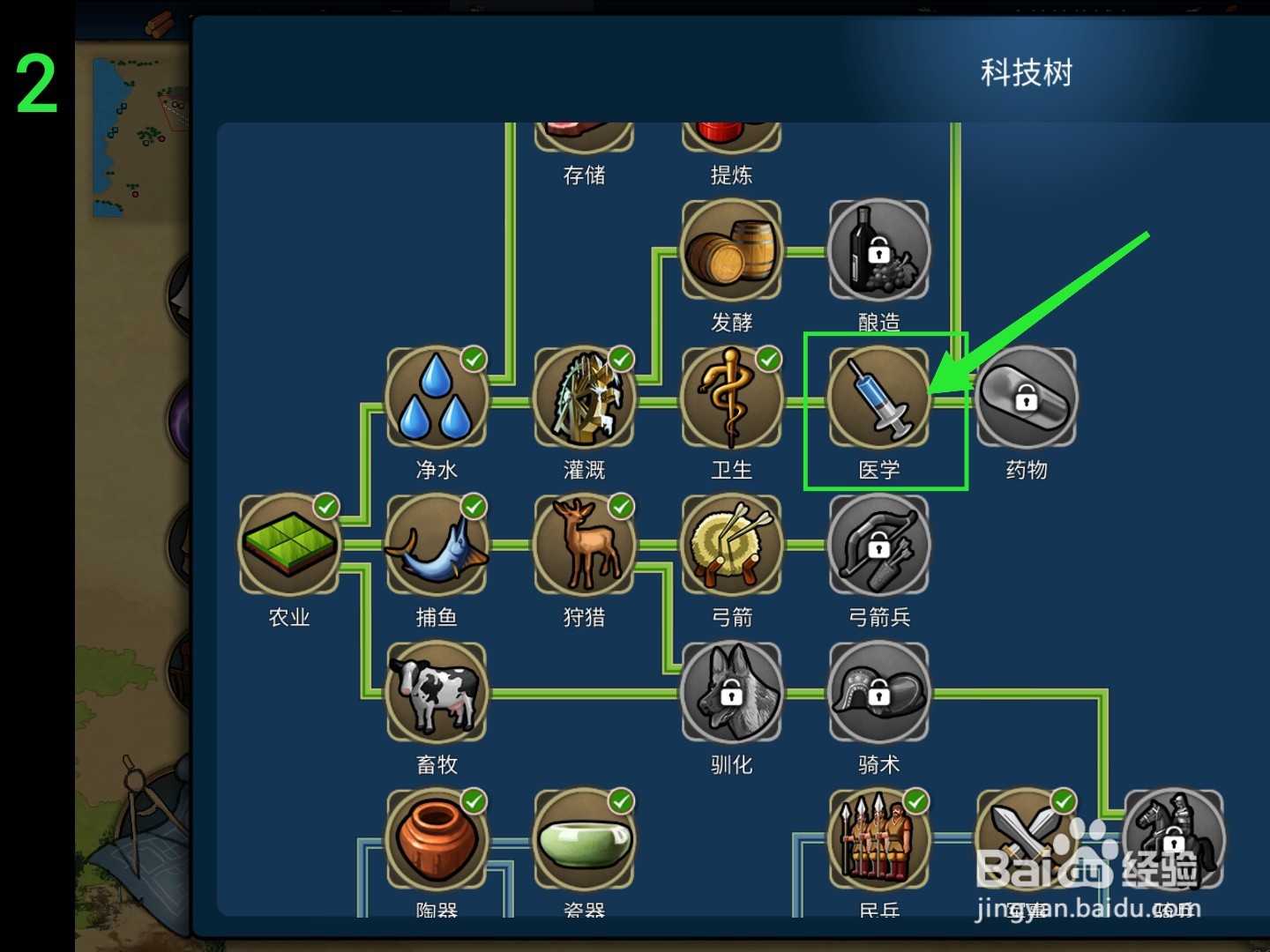Click the completed checkmark on Agriculture
The image size is (1270, 952).
pos(326,505)
